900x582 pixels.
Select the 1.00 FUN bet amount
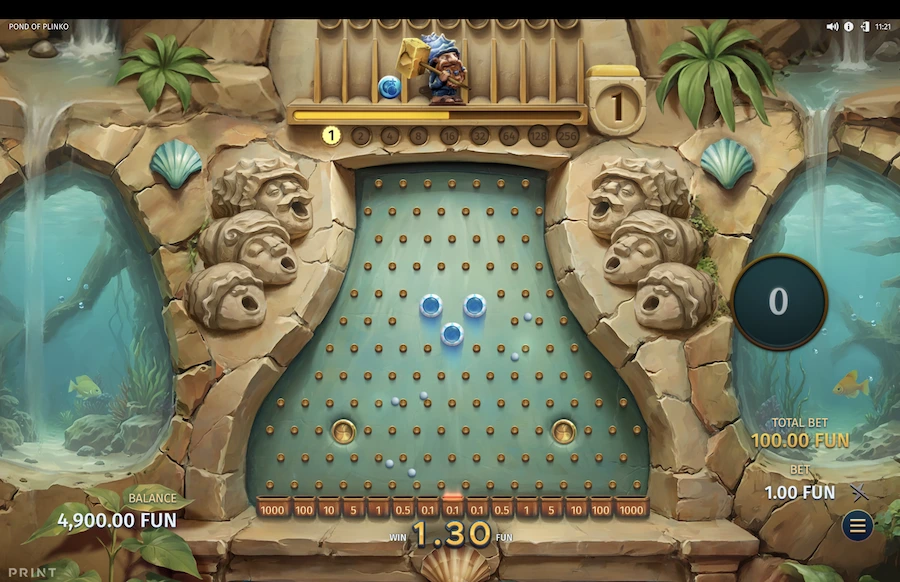799,492
